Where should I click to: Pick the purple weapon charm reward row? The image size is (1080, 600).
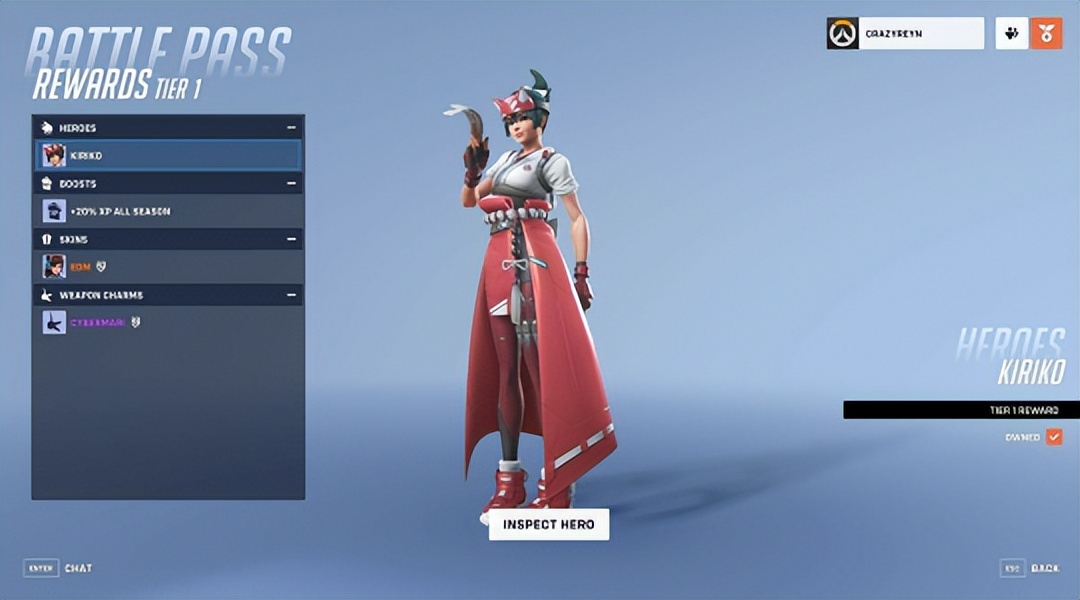pyautogui.click(x=168, y=322)
